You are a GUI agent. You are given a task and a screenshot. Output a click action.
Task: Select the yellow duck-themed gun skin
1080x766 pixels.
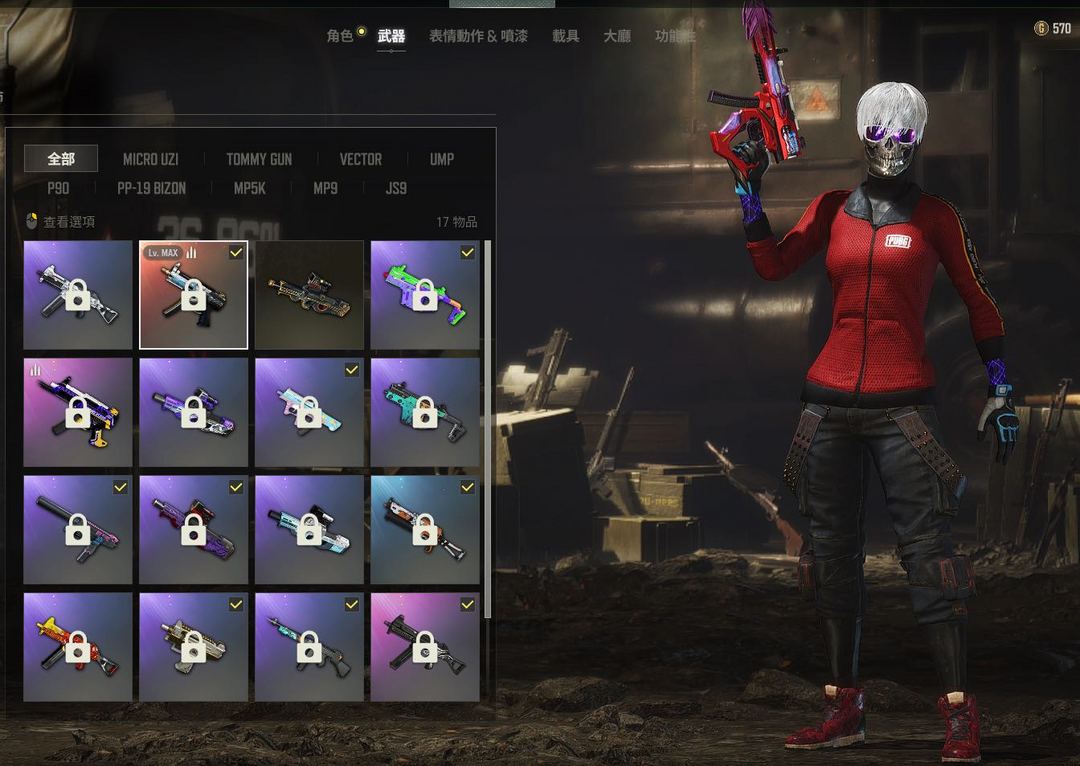point(78,647)
